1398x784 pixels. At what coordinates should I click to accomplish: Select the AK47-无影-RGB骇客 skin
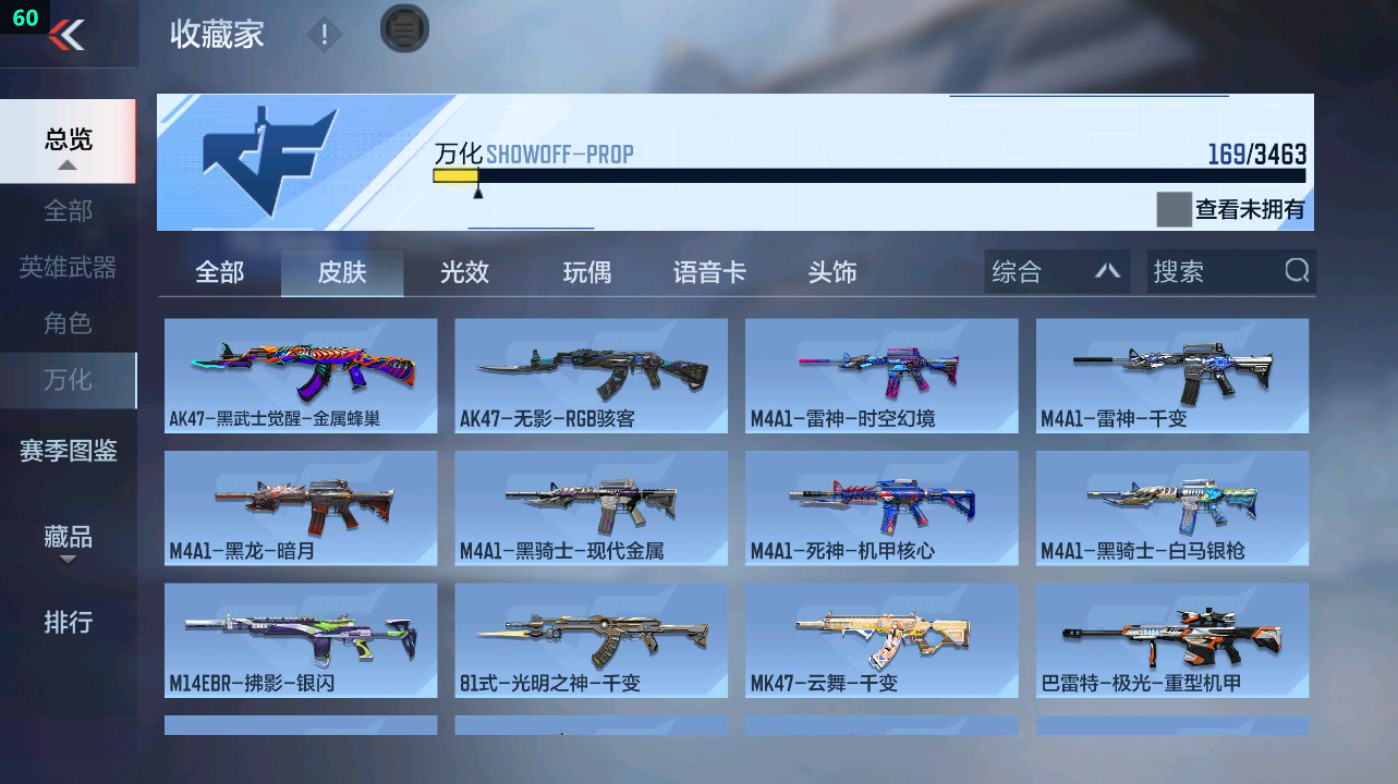point(590,375)
